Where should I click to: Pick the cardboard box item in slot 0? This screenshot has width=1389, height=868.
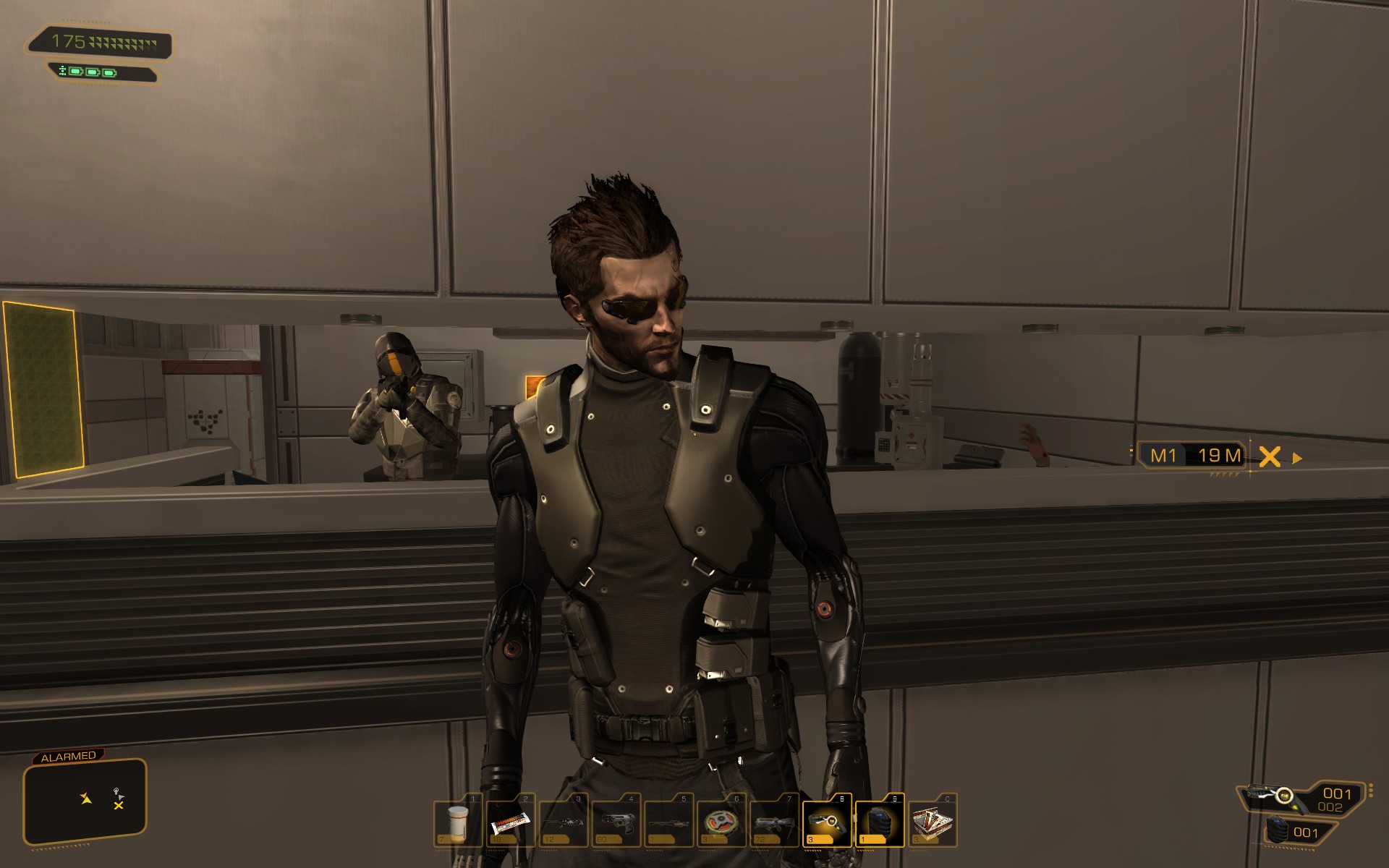pyautogui.click(x=933, y=822)
